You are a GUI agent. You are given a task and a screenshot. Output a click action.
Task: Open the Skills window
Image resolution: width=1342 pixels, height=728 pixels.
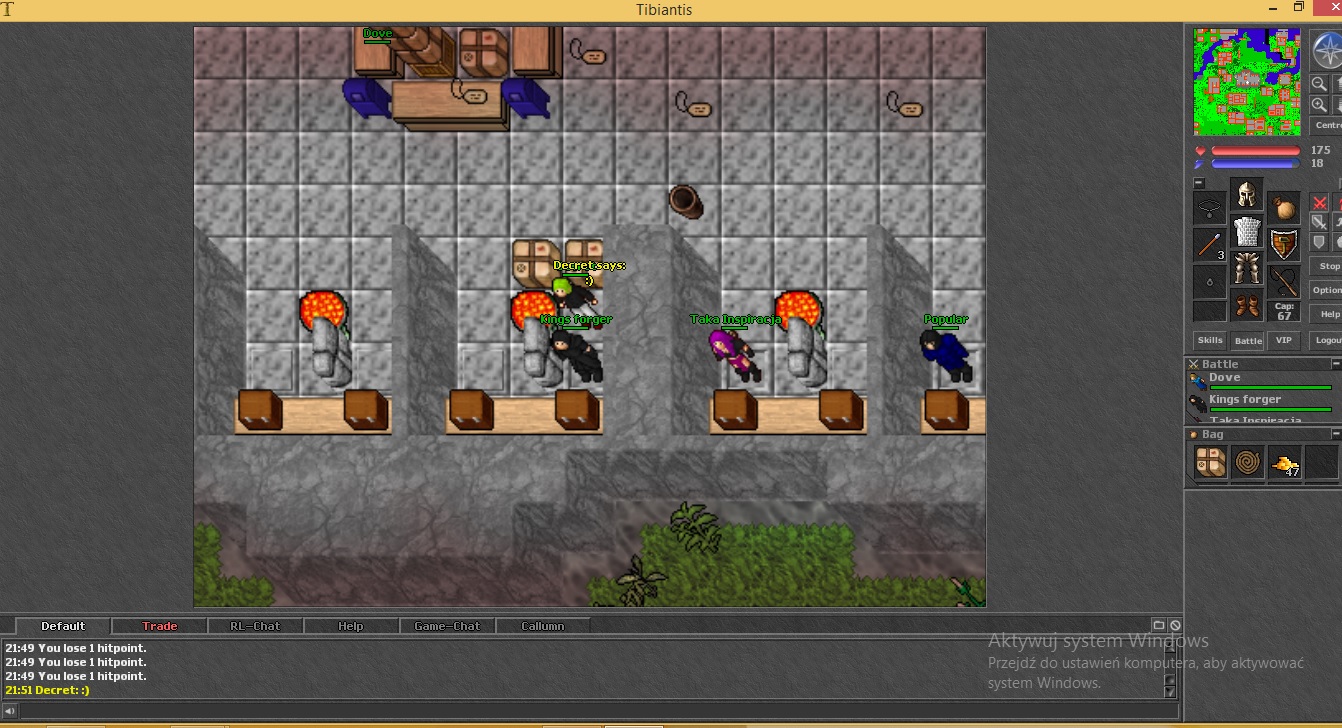(x=1210, y=340)
